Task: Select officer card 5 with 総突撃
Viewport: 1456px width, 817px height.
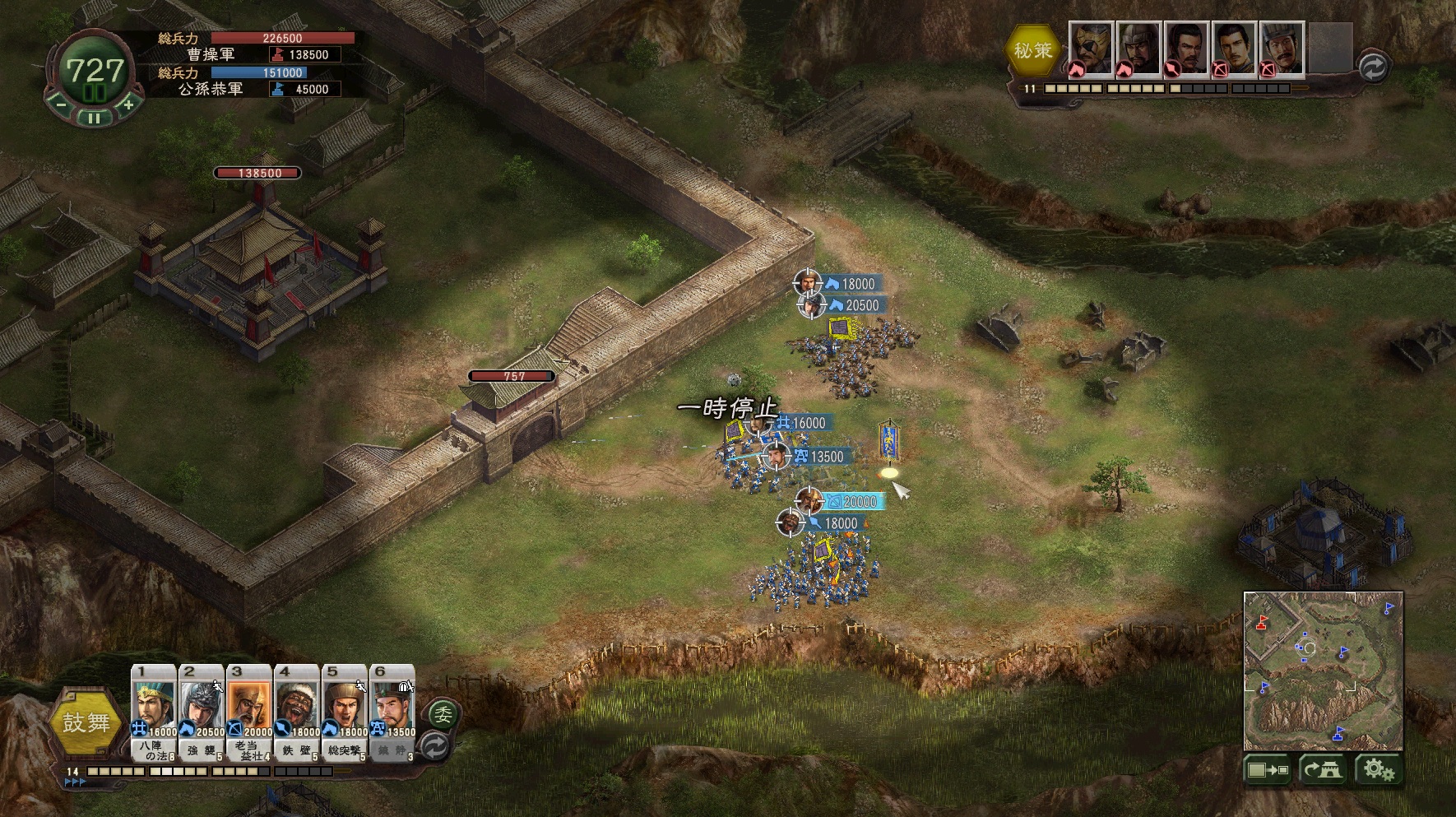Action: coord(345,713)
